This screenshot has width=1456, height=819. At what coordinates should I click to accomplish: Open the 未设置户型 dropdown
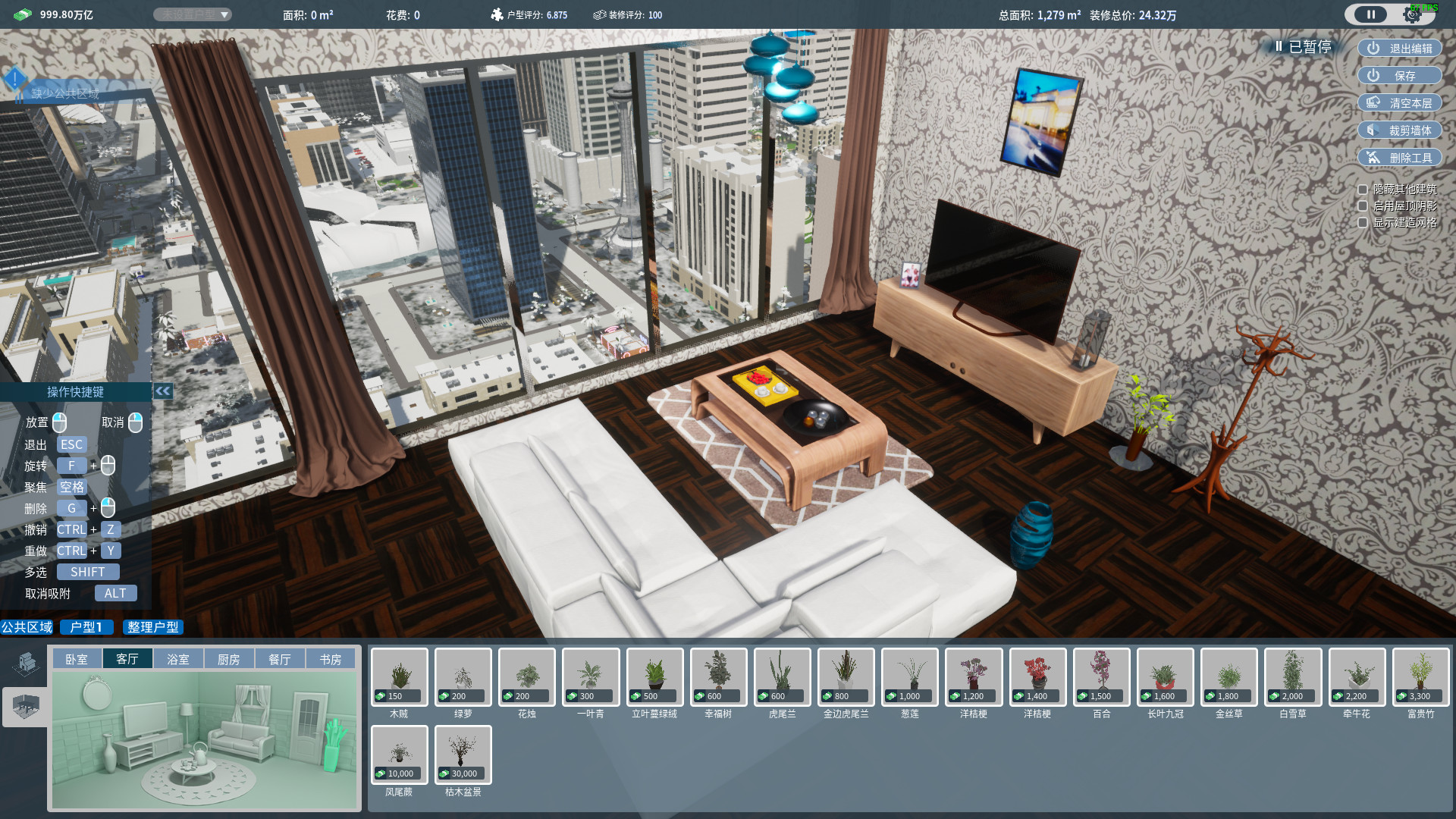click(193, 14)
